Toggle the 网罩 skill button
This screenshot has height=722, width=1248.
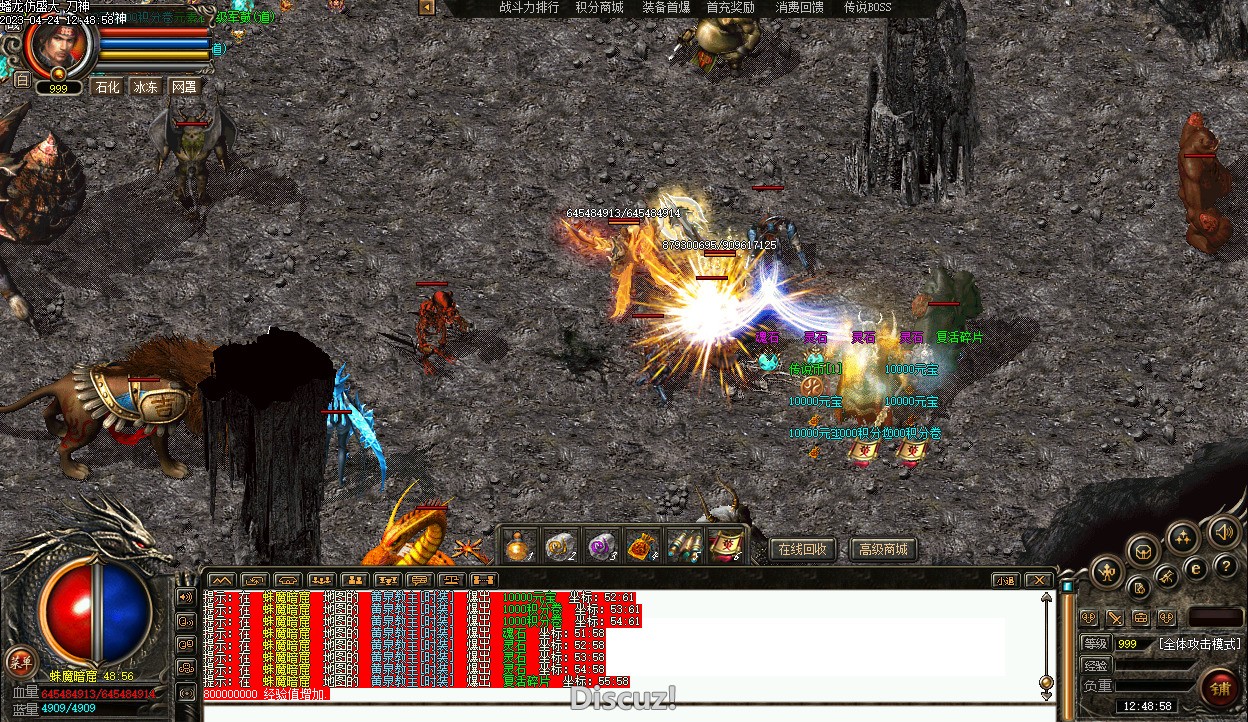pyautogui.click(x=184, y=87)
